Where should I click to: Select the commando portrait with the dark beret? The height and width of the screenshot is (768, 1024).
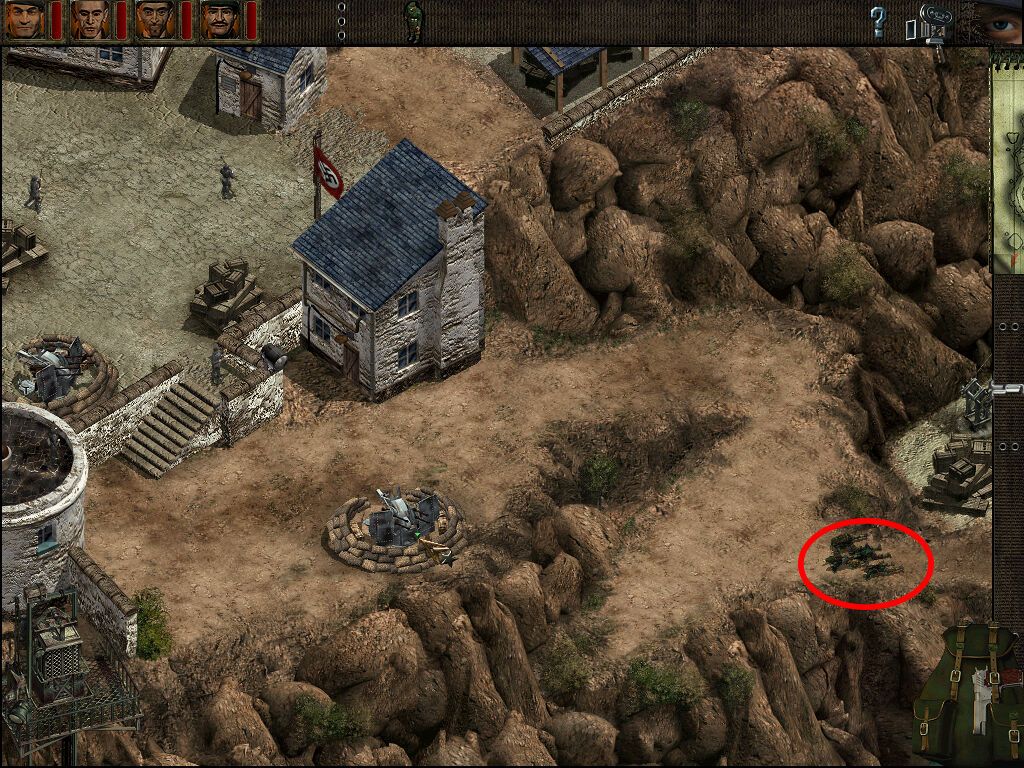click(25, 19)
